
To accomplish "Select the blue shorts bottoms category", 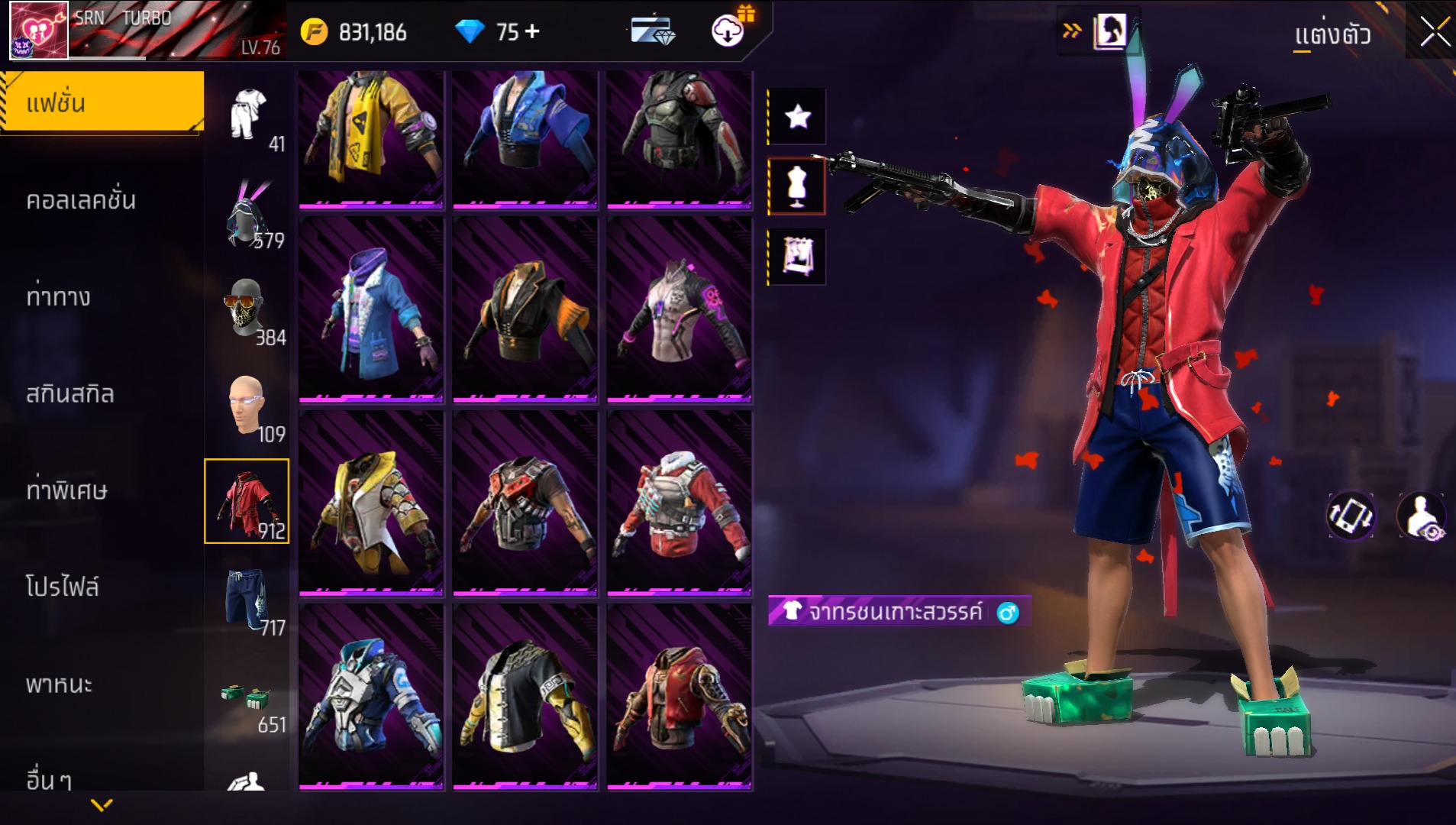I will [247, 600].
